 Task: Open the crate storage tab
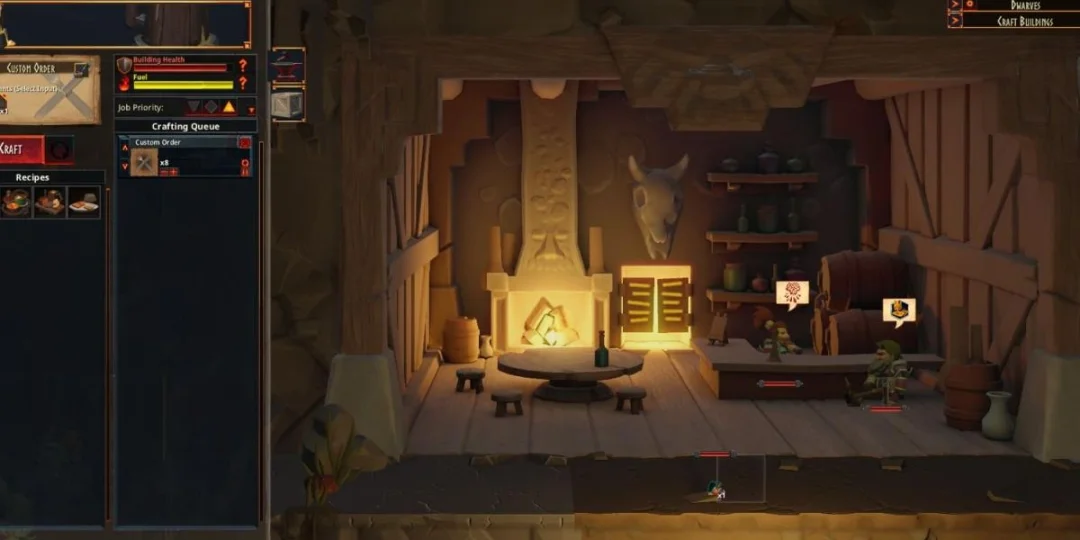click(x=287, y=105)
